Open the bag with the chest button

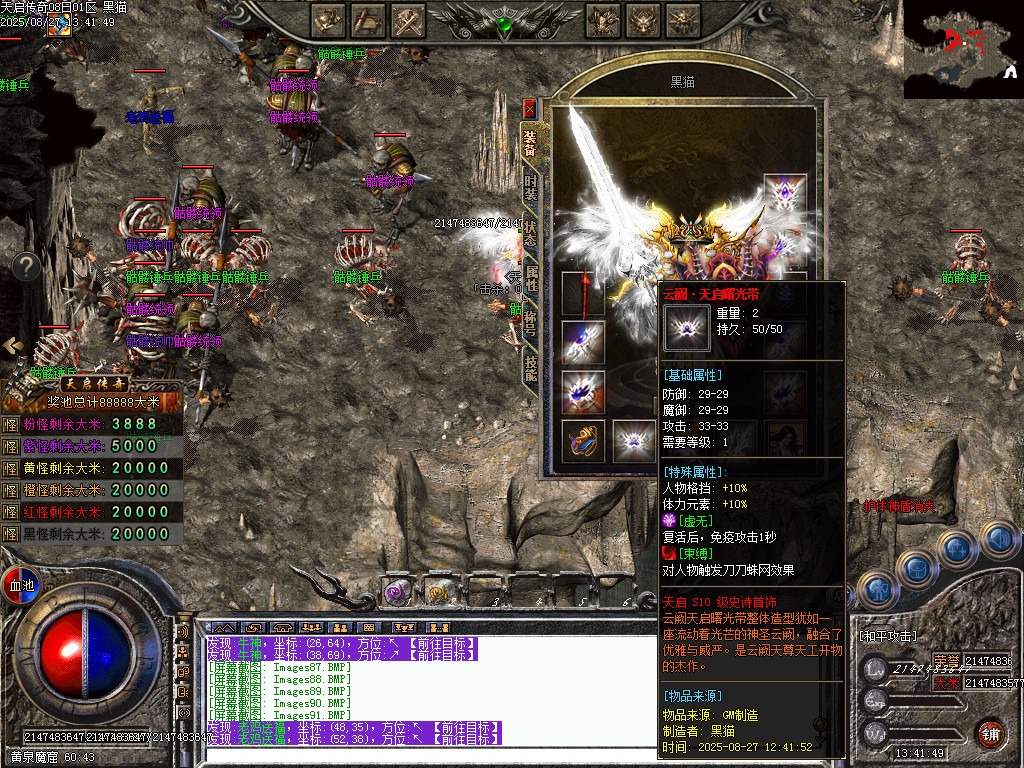pos(916,568)
